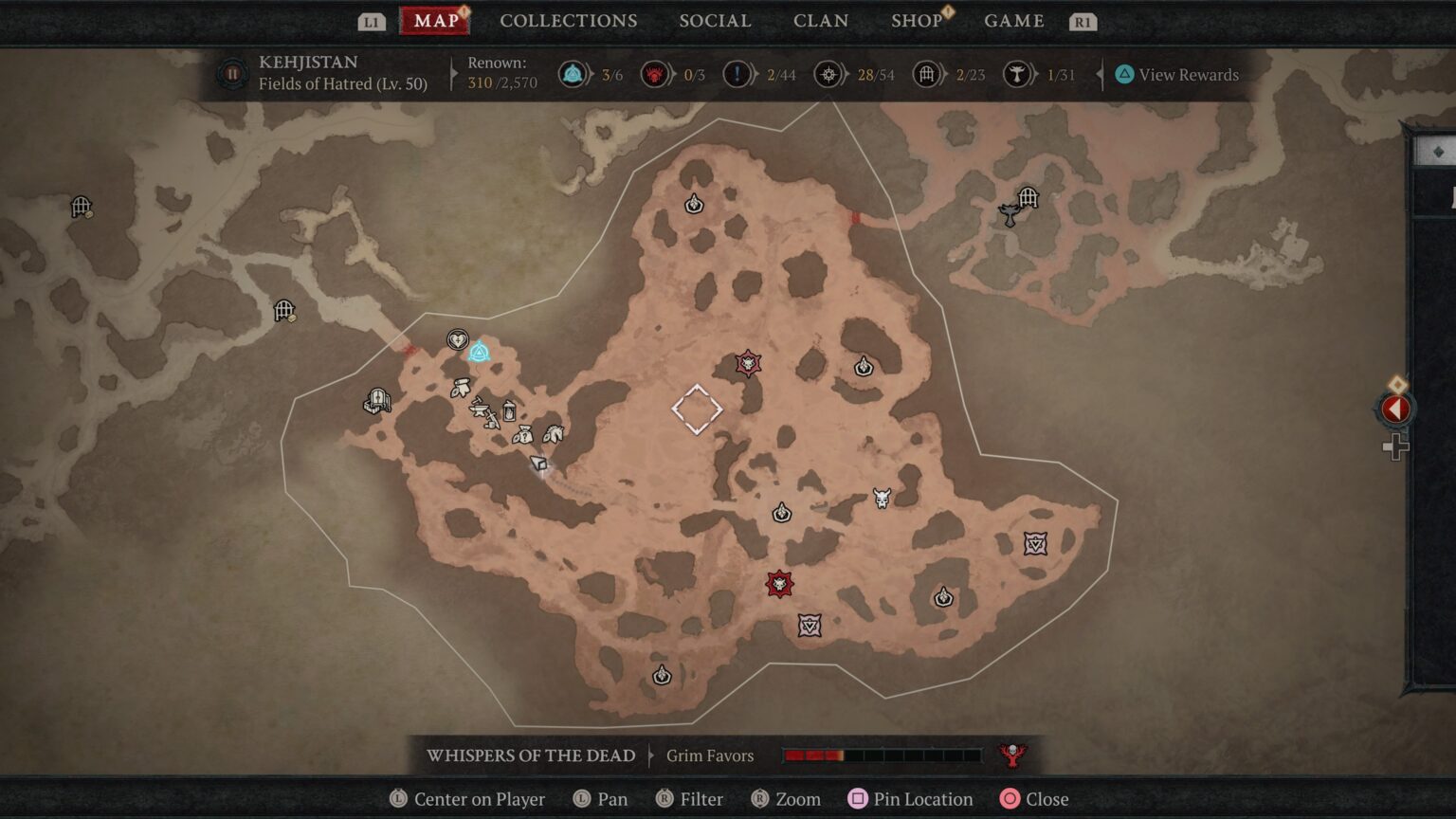
Task: Click the dungeons gate icon in renown bar
Action: pos(927,74)
